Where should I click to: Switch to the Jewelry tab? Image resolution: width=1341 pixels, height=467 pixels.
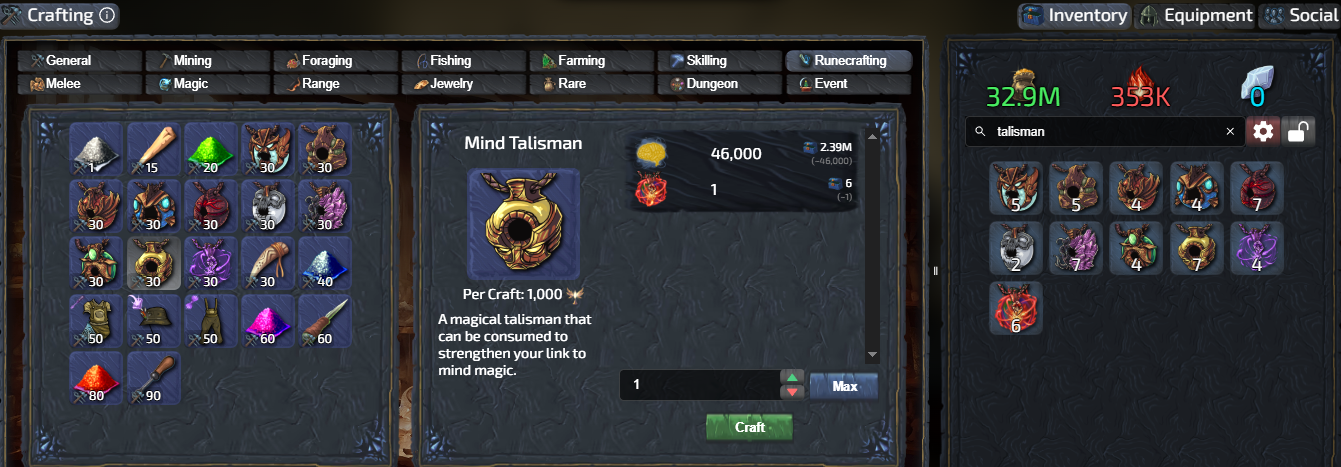point(463,84)
